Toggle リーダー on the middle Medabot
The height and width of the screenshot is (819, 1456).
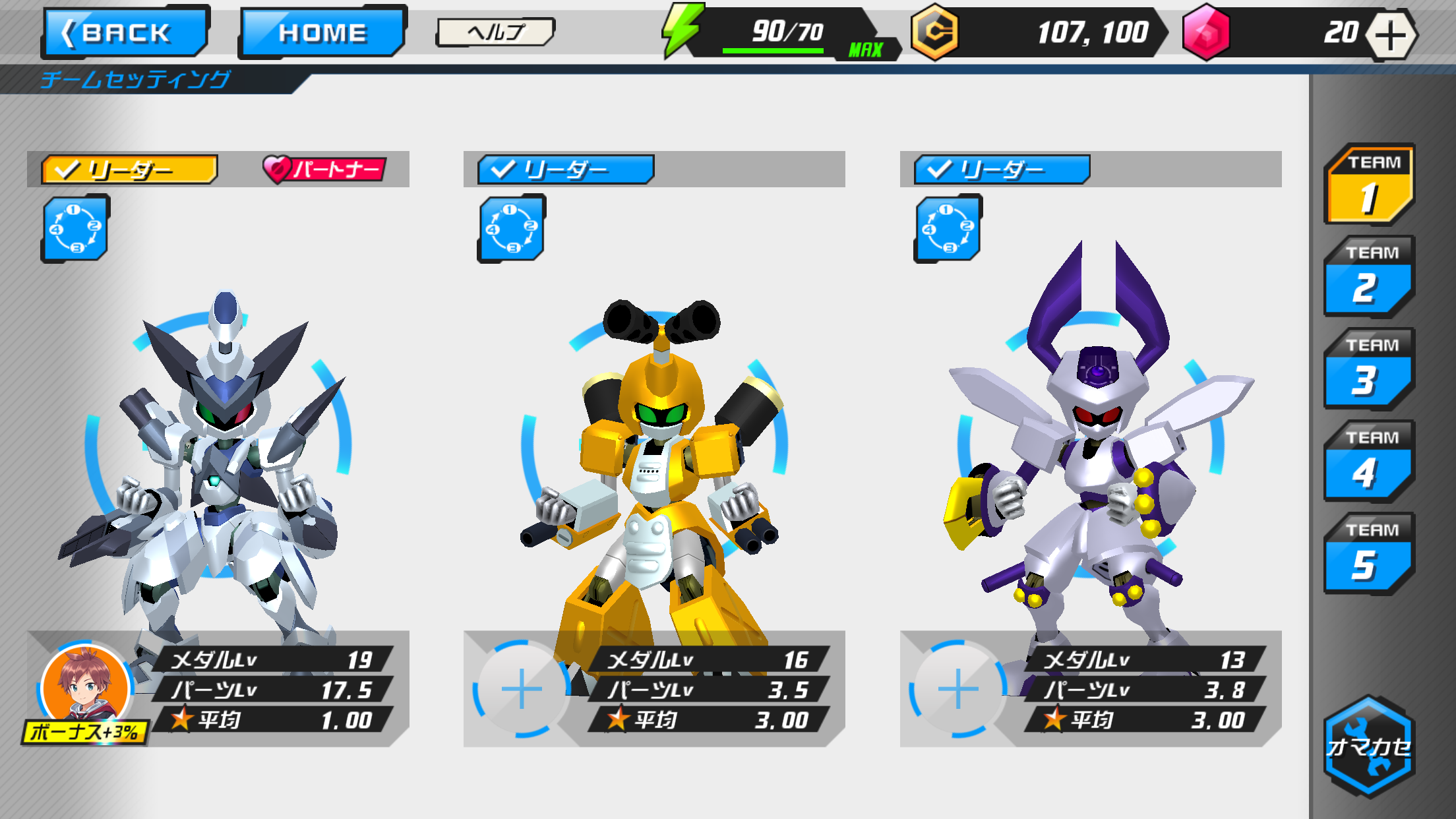tap(565, 170)
